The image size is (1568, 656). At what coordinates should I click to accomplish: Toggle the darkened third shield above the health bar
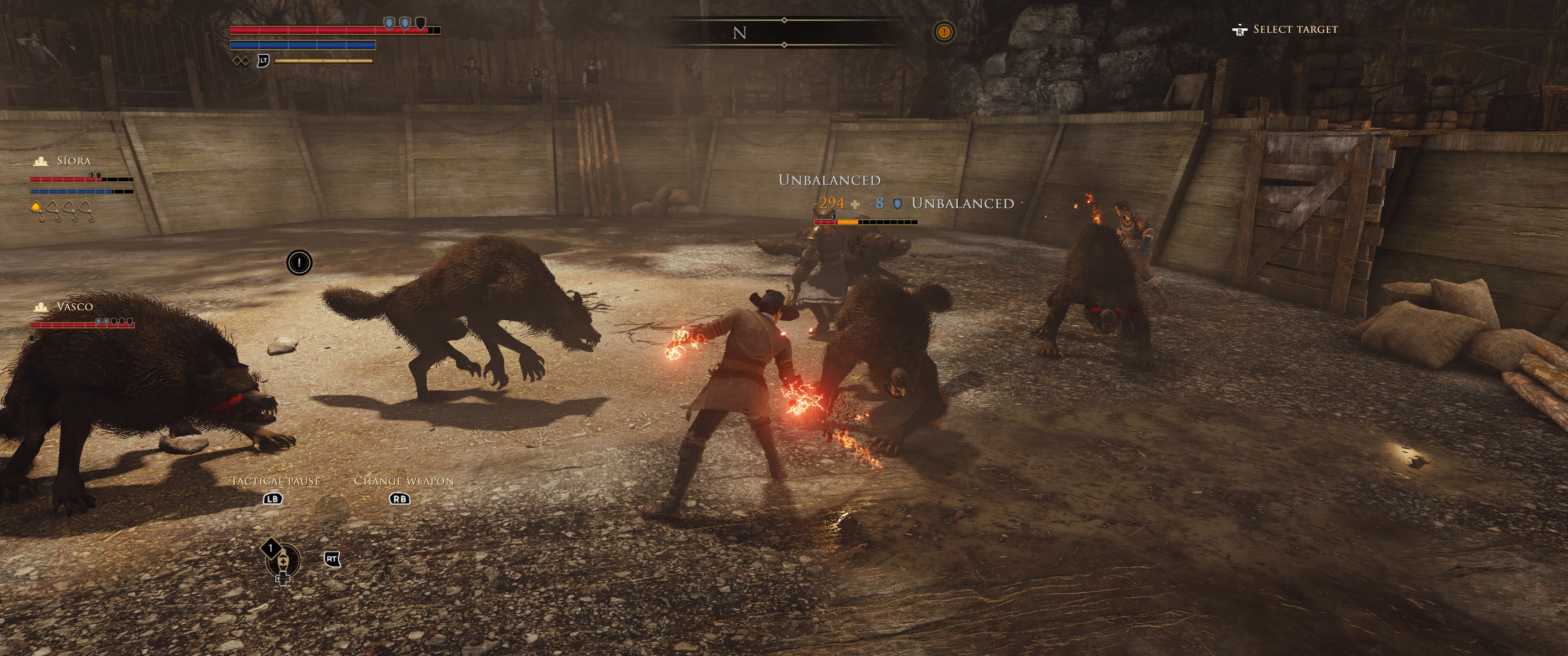click(422, 24)
